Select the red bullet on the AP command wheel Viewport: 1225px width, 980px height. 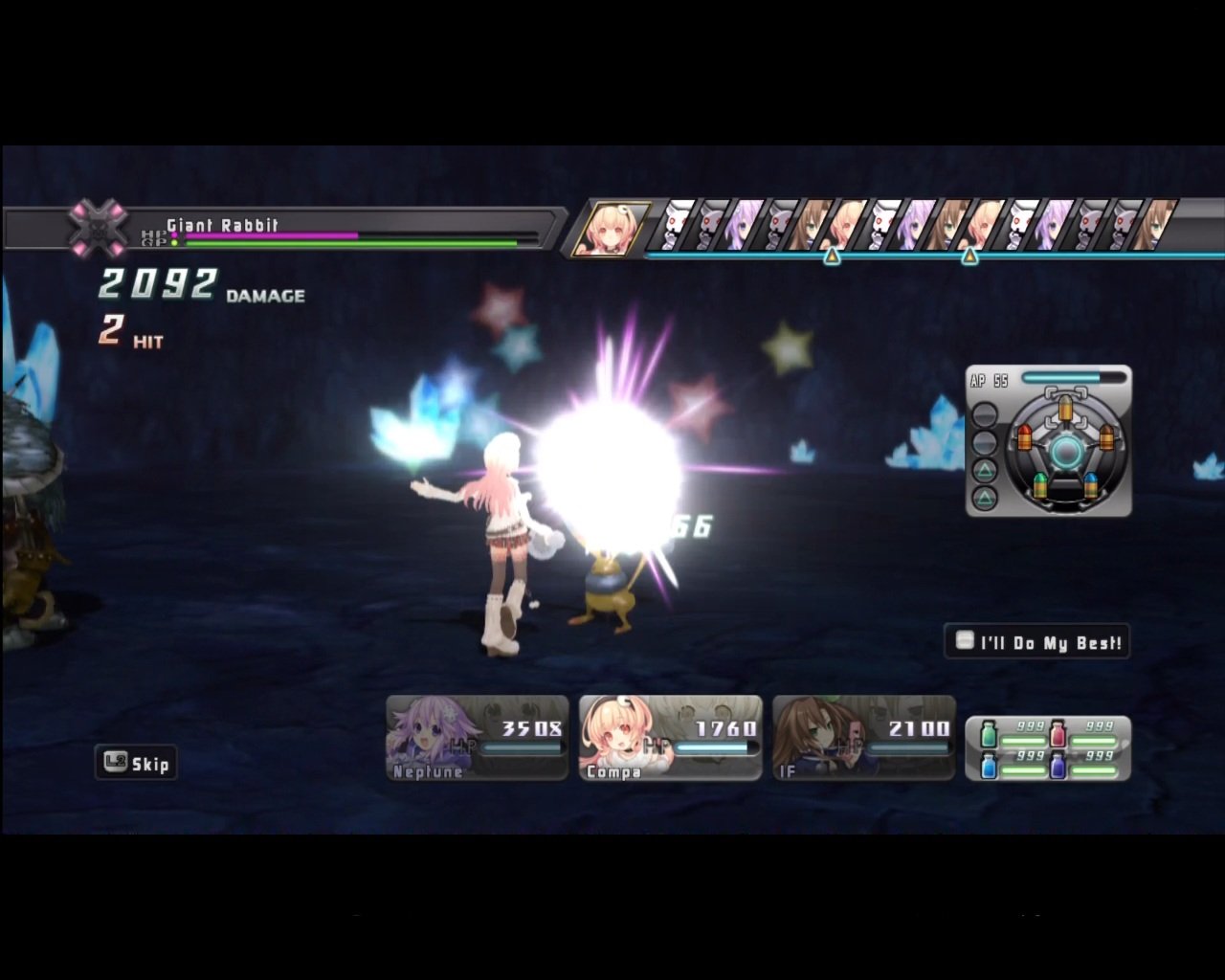(x=1024, y=437)
